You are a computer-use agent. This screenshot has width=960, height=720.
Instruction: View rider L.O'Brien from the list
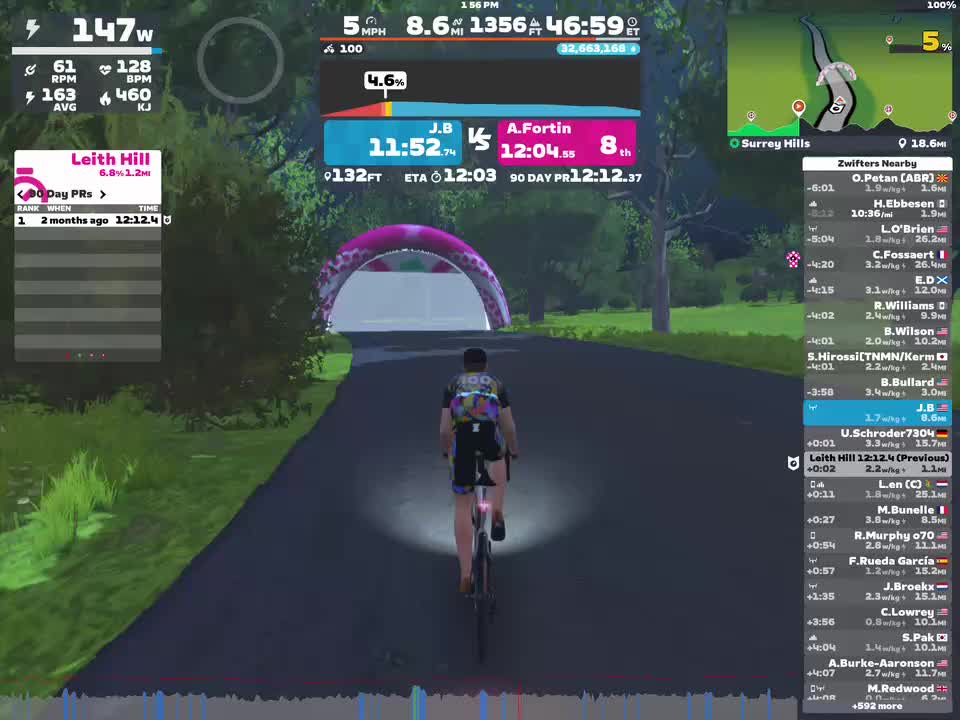[877, 234]
